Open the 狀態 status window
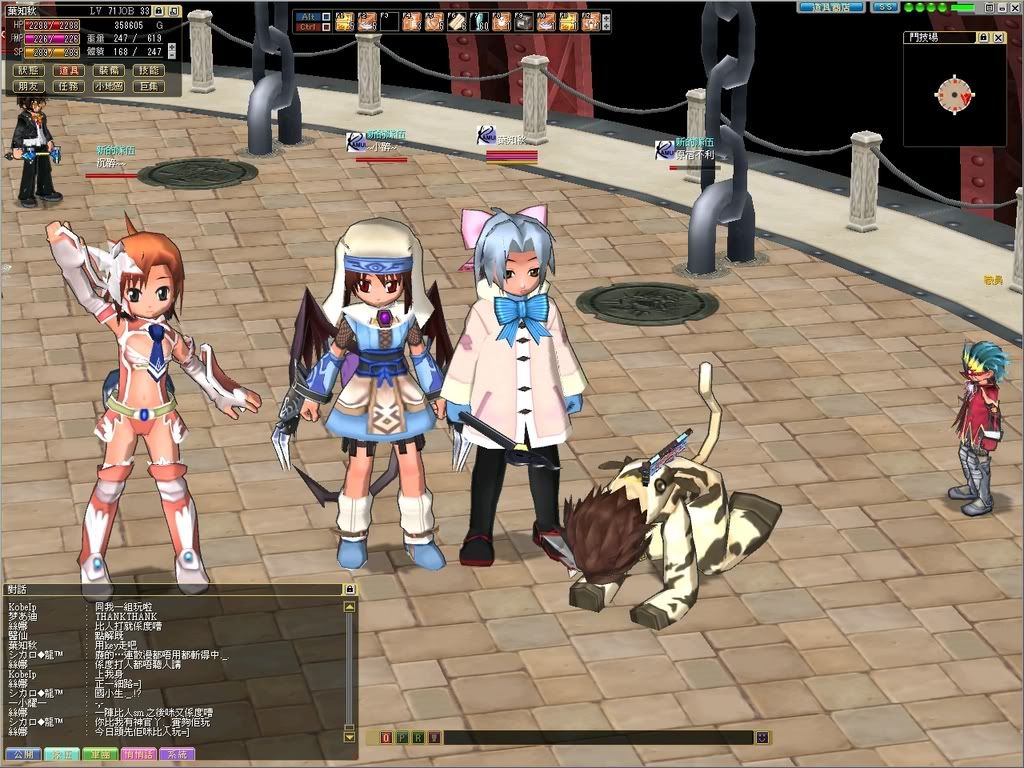This screenshot has height=768, width=1024. pos(29,70)
